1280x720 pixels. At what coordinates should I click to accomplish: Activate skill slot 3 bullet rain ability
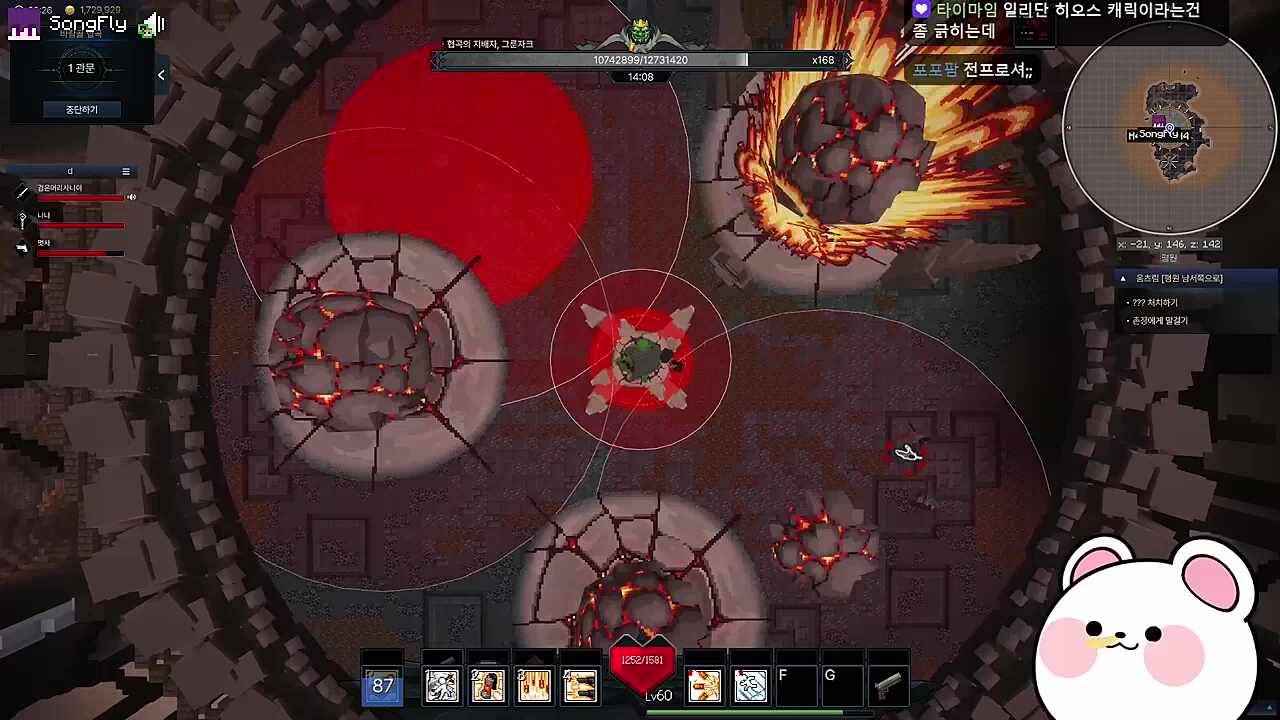click(534, 686)
